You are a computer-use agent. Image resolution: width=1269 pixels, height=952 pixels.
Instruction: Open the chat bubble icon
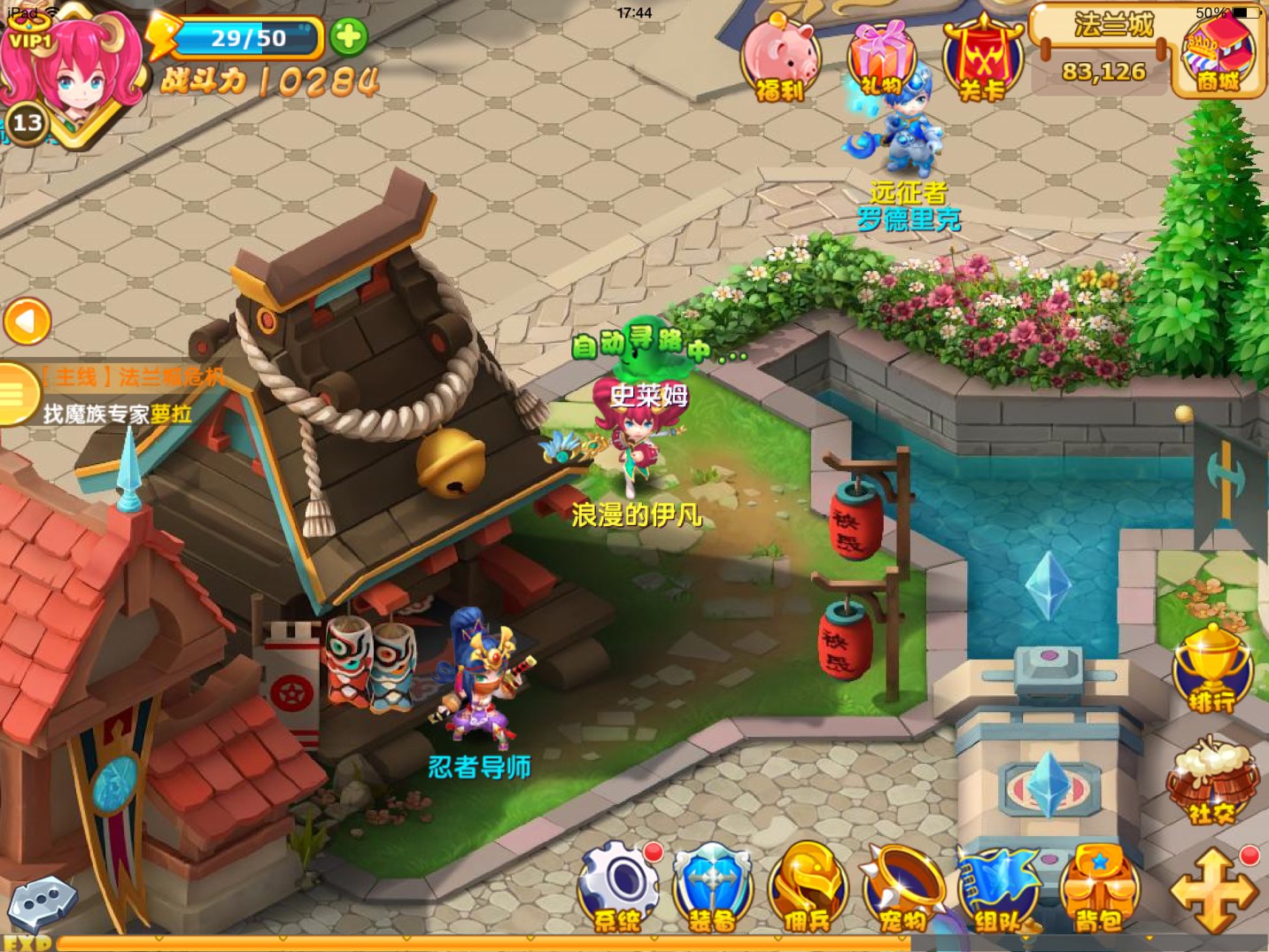42,902
